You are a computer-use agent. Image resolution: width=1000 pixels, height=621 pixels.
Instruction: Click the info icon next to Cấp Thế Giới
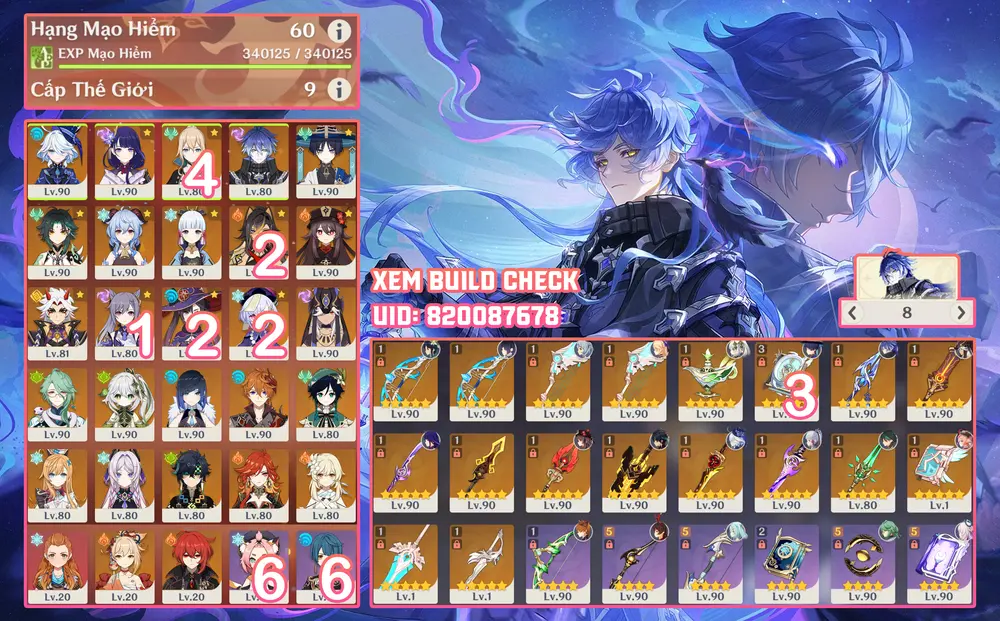coord(340,90)
